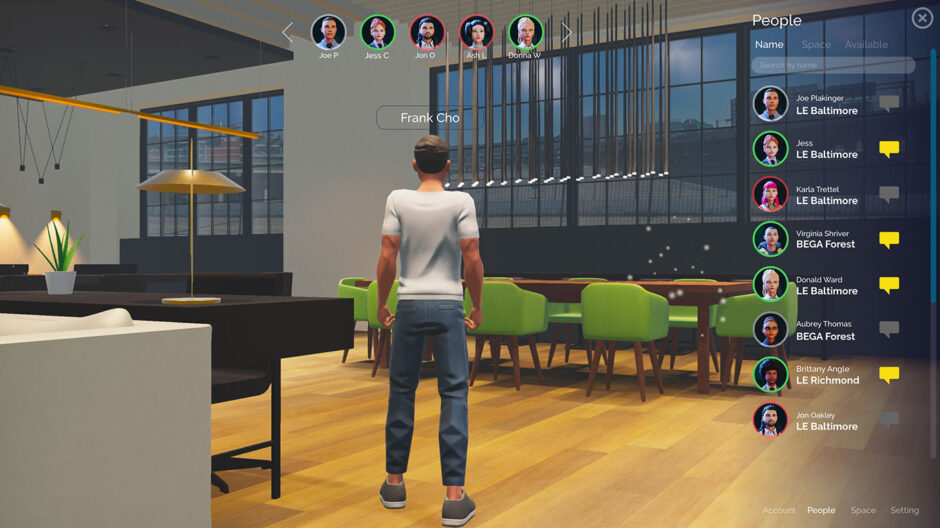Screen dimensions: 940x528
Task: Open chat with Jess
Action: pyautogui.click(x=888, y=149)
